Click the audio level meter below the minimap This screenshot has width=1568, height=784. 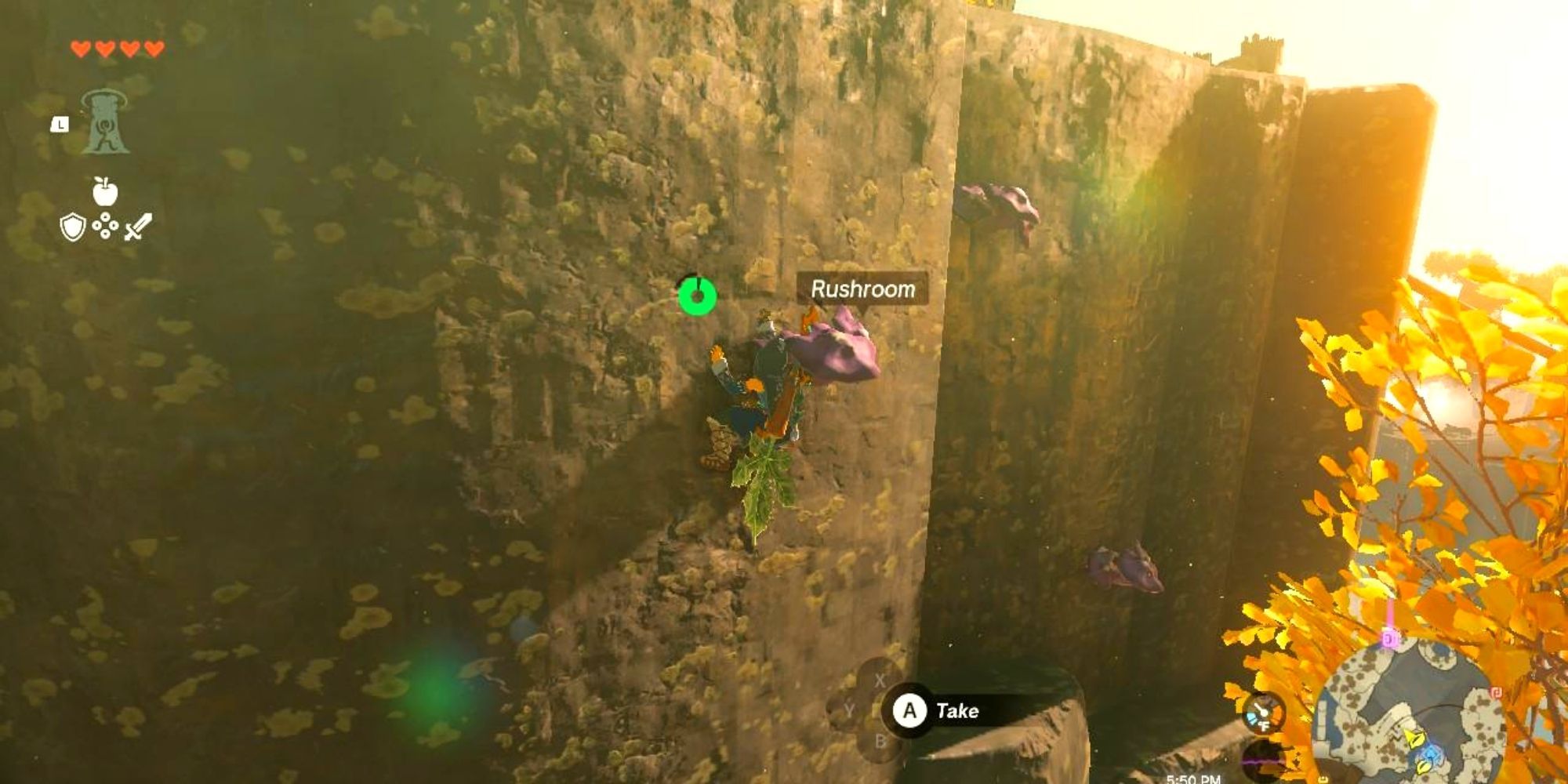click(1262, 760)
